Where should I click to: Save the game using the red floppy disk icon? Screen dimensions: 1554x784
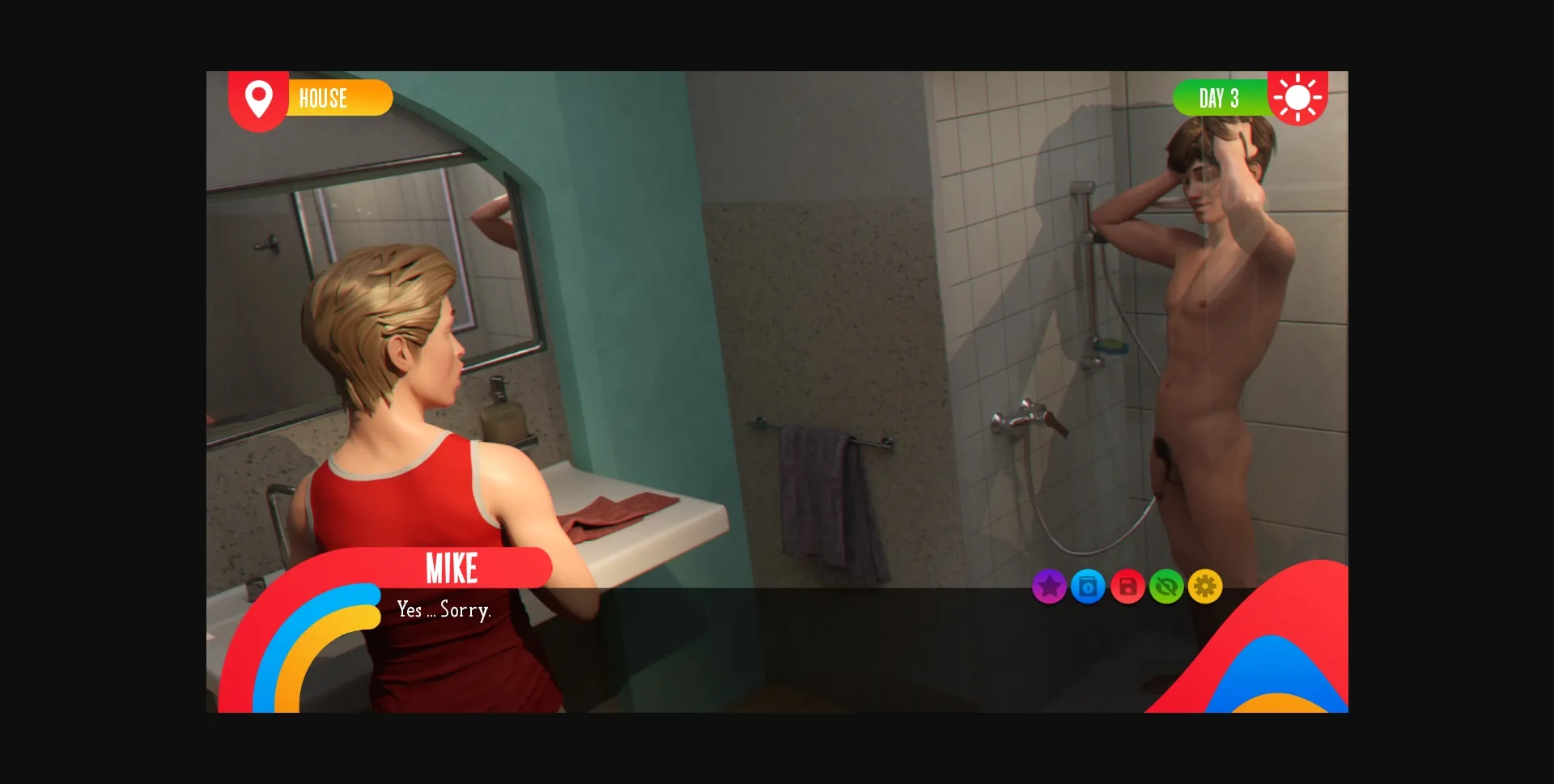point(1127,587)
